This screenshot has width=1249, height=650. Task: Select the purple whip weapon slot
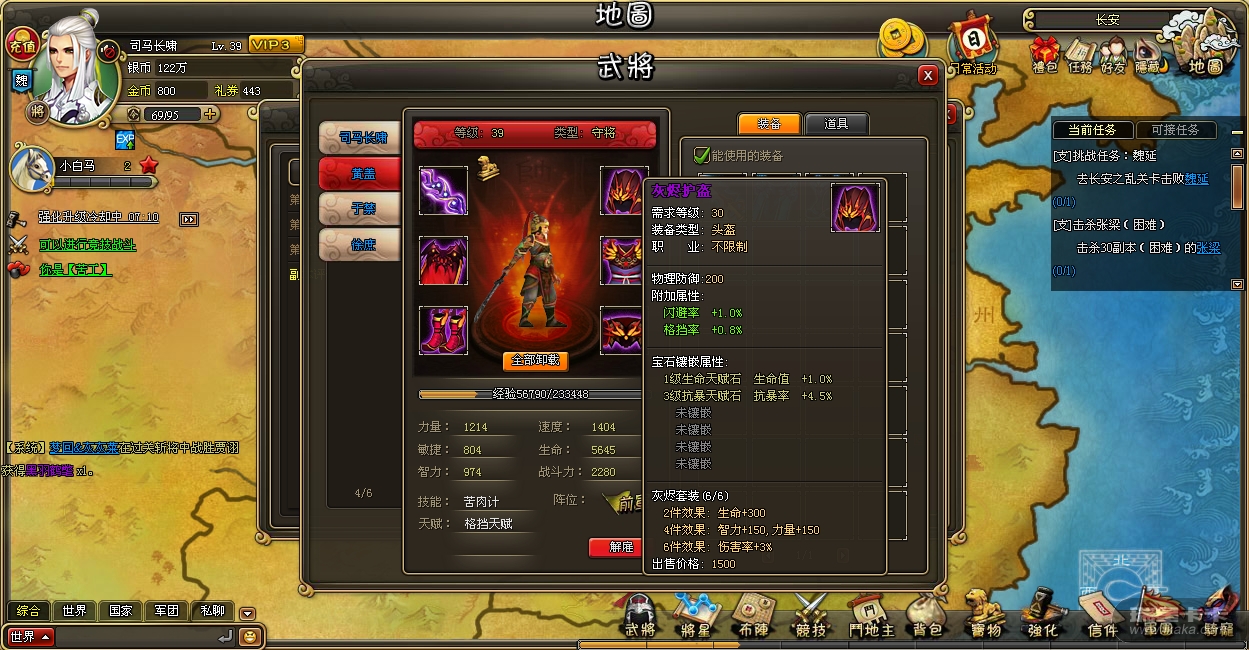[x=443, y=190]
